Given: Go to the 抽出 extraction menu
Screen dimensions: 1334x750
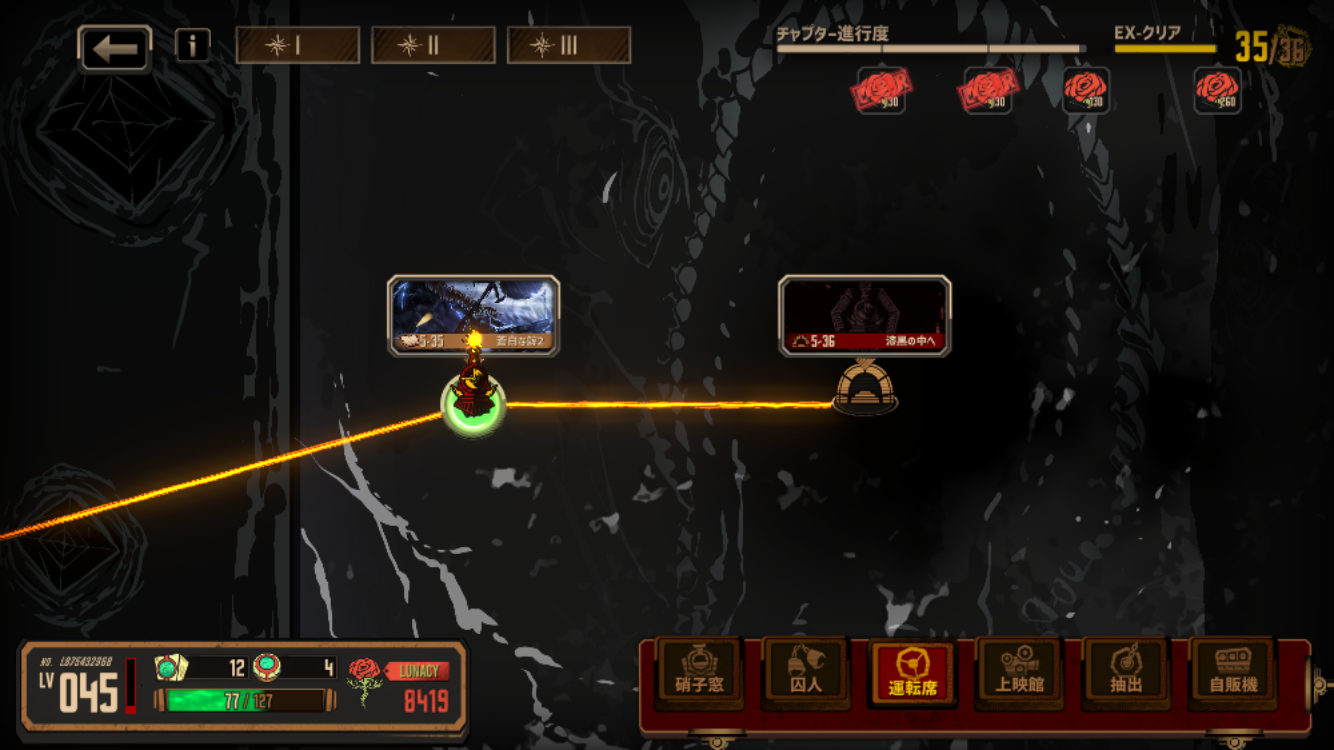Looking at the screenshot, I should click(1126, 672).
